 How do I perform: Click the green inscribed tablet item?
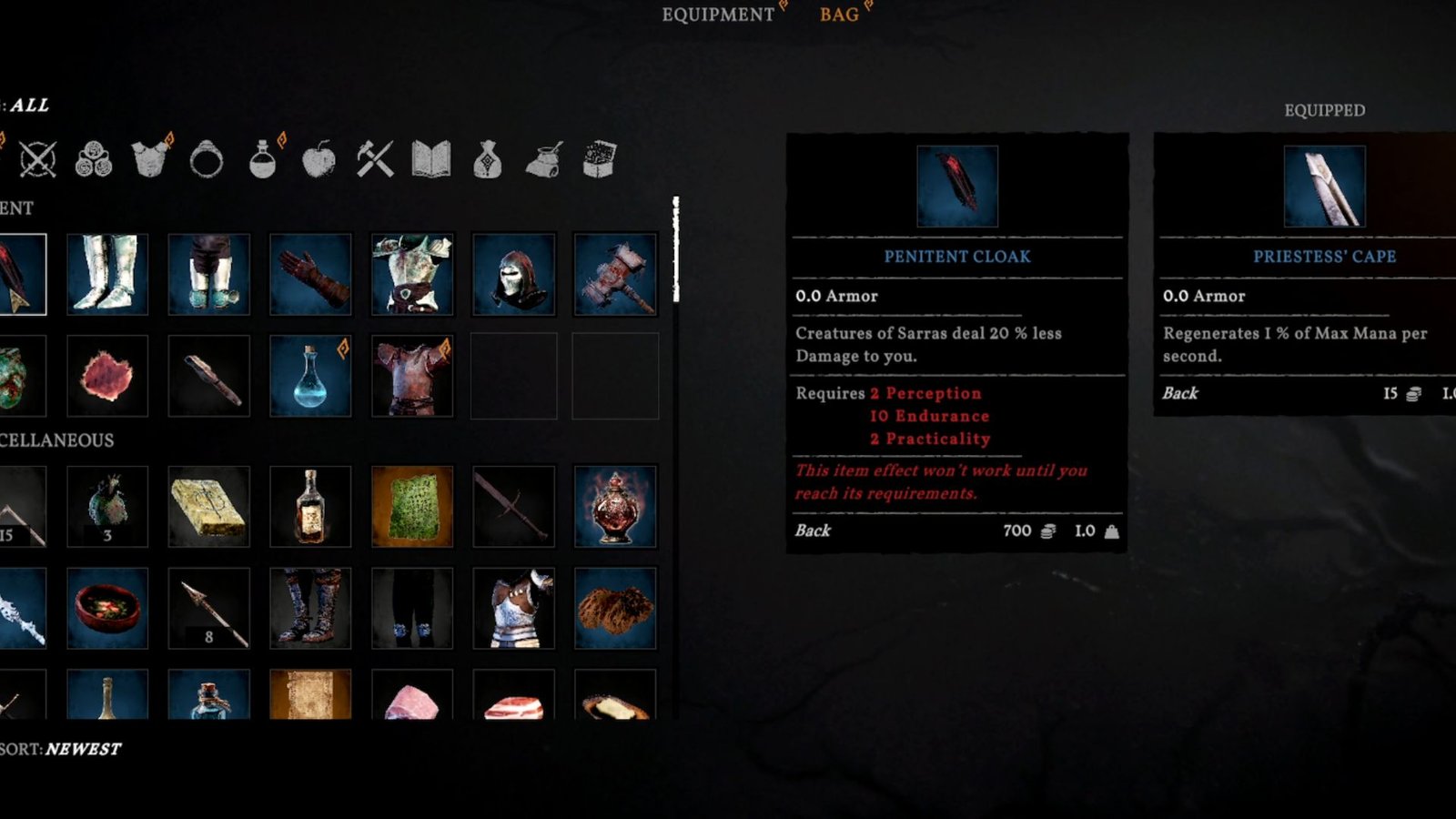[412, 506]
